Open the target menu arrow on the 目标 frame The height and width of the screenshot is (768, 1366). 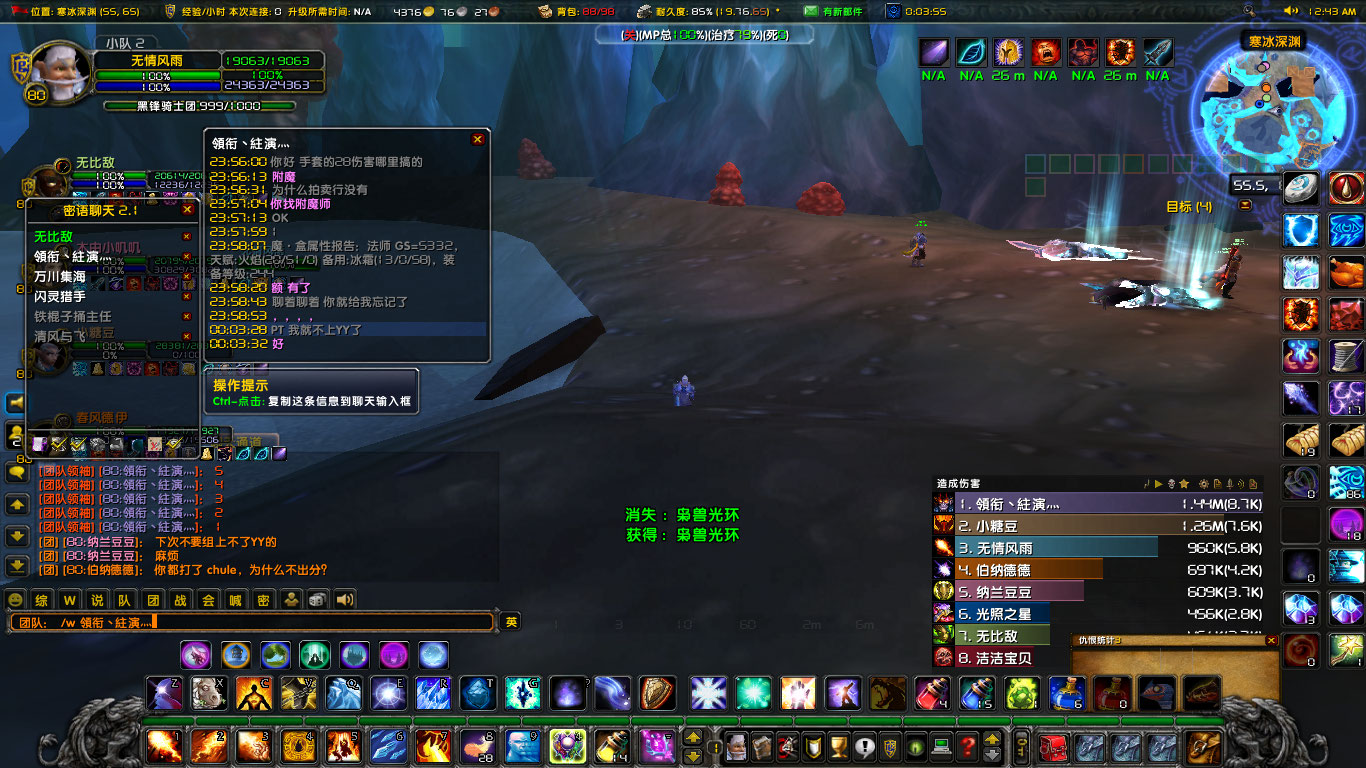coord(1244,204)
